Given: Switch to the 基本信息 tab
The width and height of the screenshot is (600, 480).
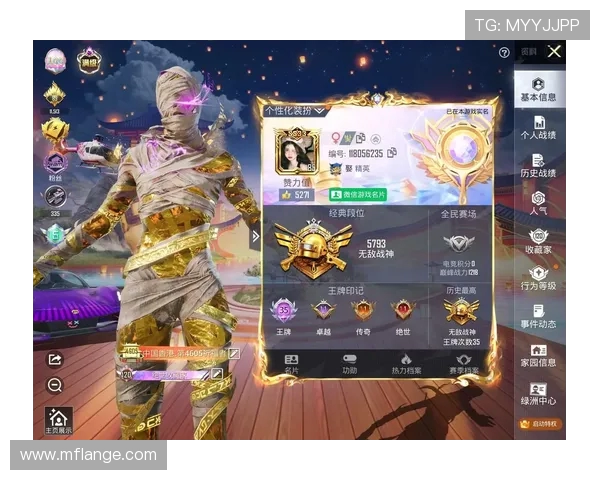Looking at the screenshot, I should pyautogui.click(x=538, y=89).
